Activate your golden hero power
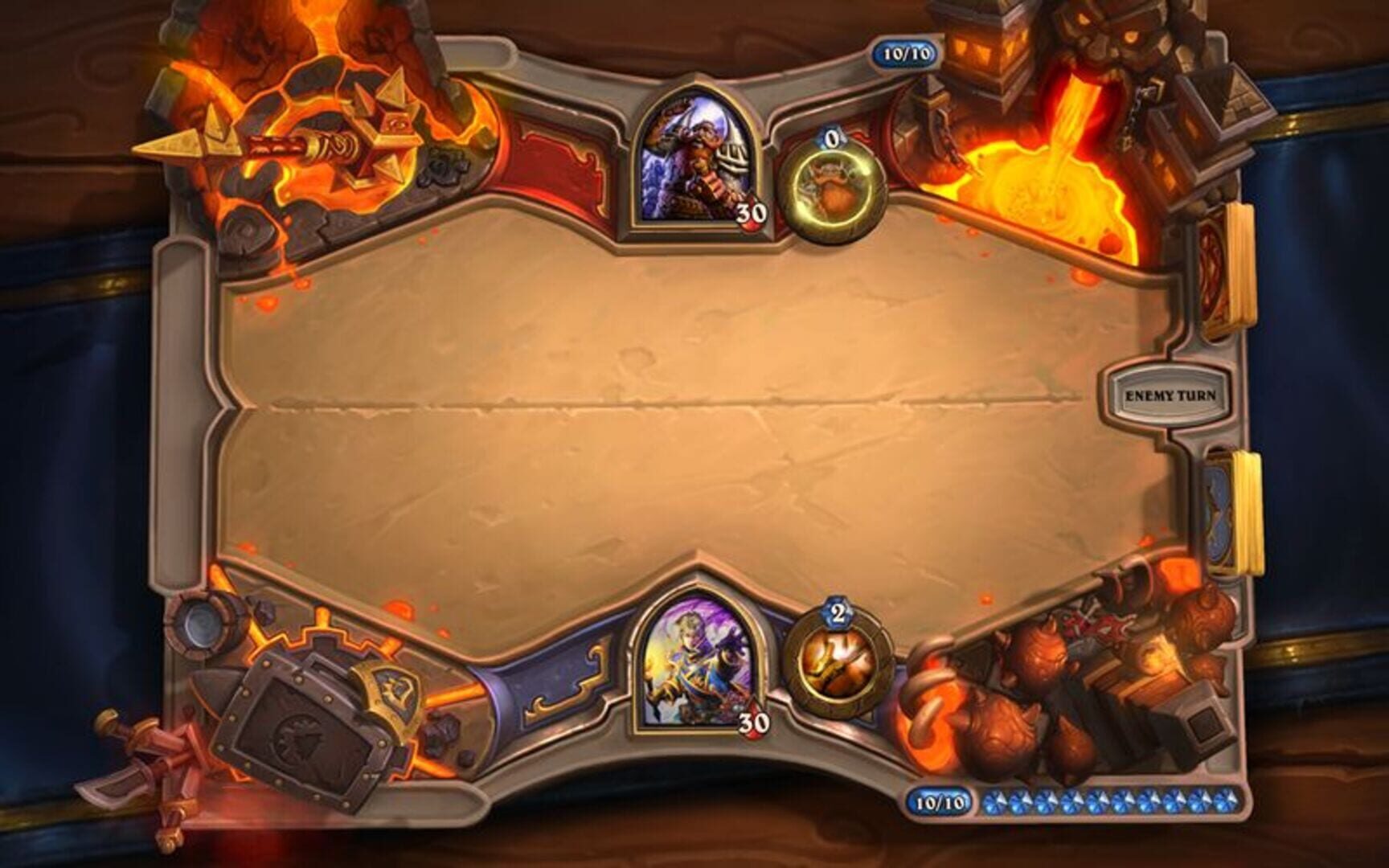The width and height of the screenshot is (1389, 868). click(x=840, y=661)
